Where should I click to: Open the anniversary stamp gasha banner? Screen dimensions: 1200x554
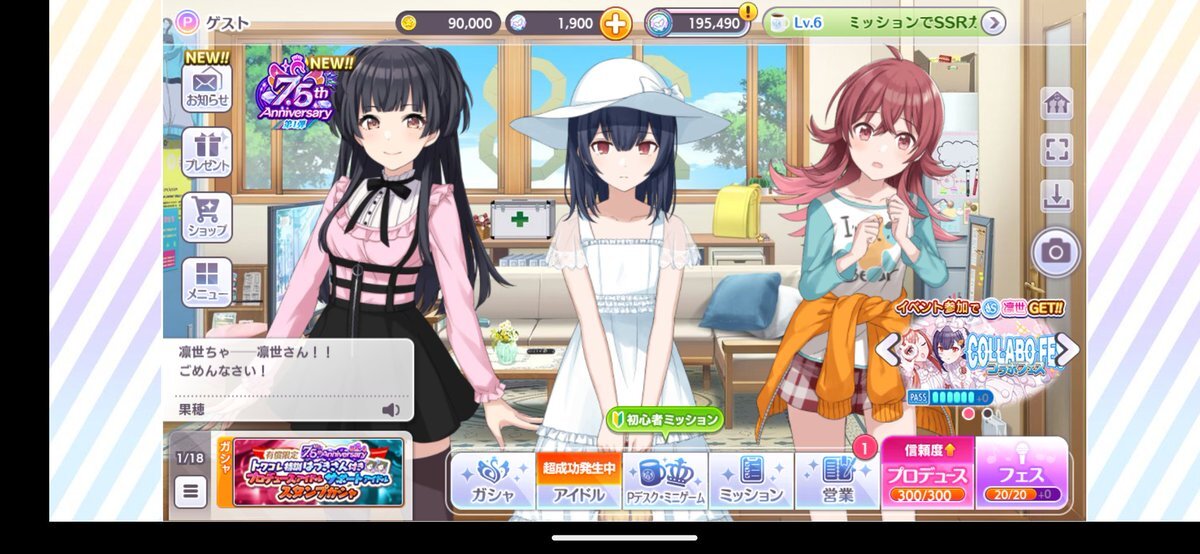[x=319, y=472]
